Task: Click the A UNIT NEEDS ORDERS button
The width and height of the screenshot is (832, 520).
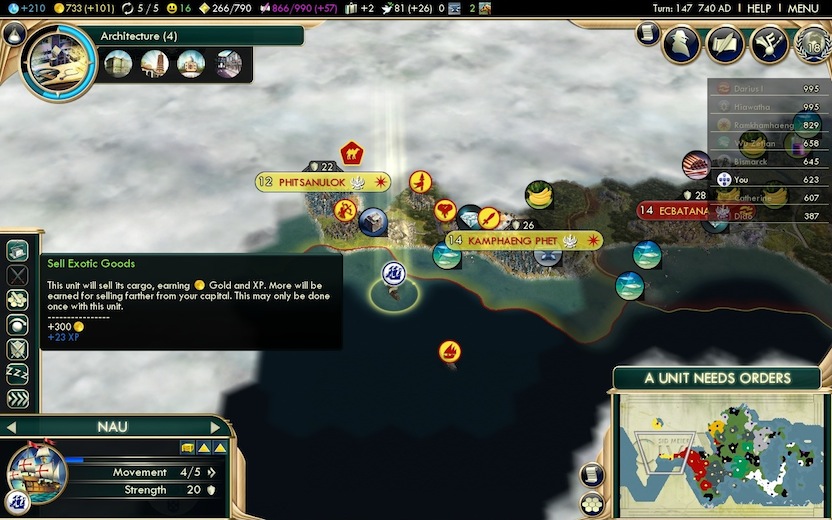Action: [717, 378]
